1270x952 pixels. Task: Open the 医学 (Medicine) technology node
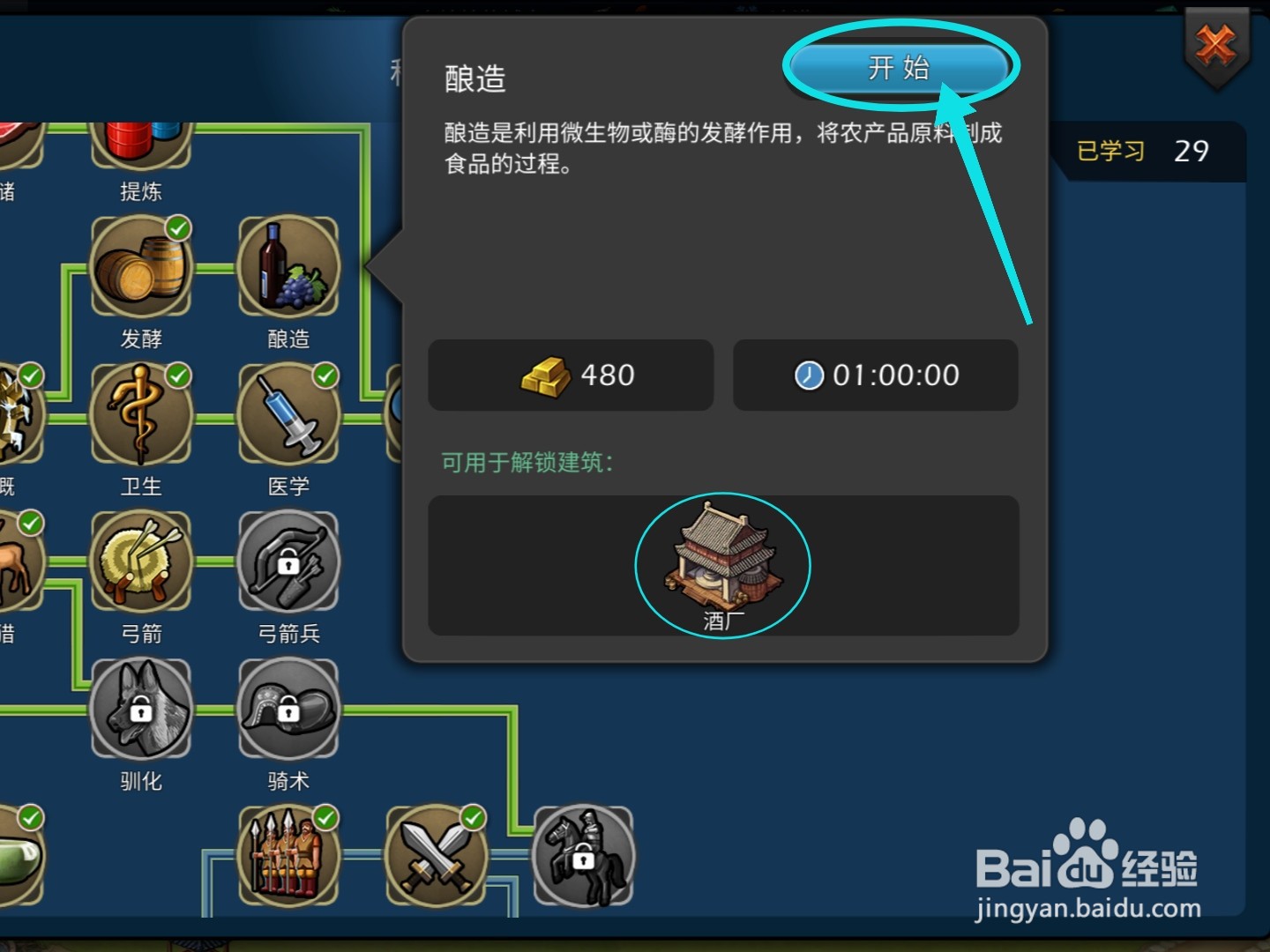click(288, 414)
